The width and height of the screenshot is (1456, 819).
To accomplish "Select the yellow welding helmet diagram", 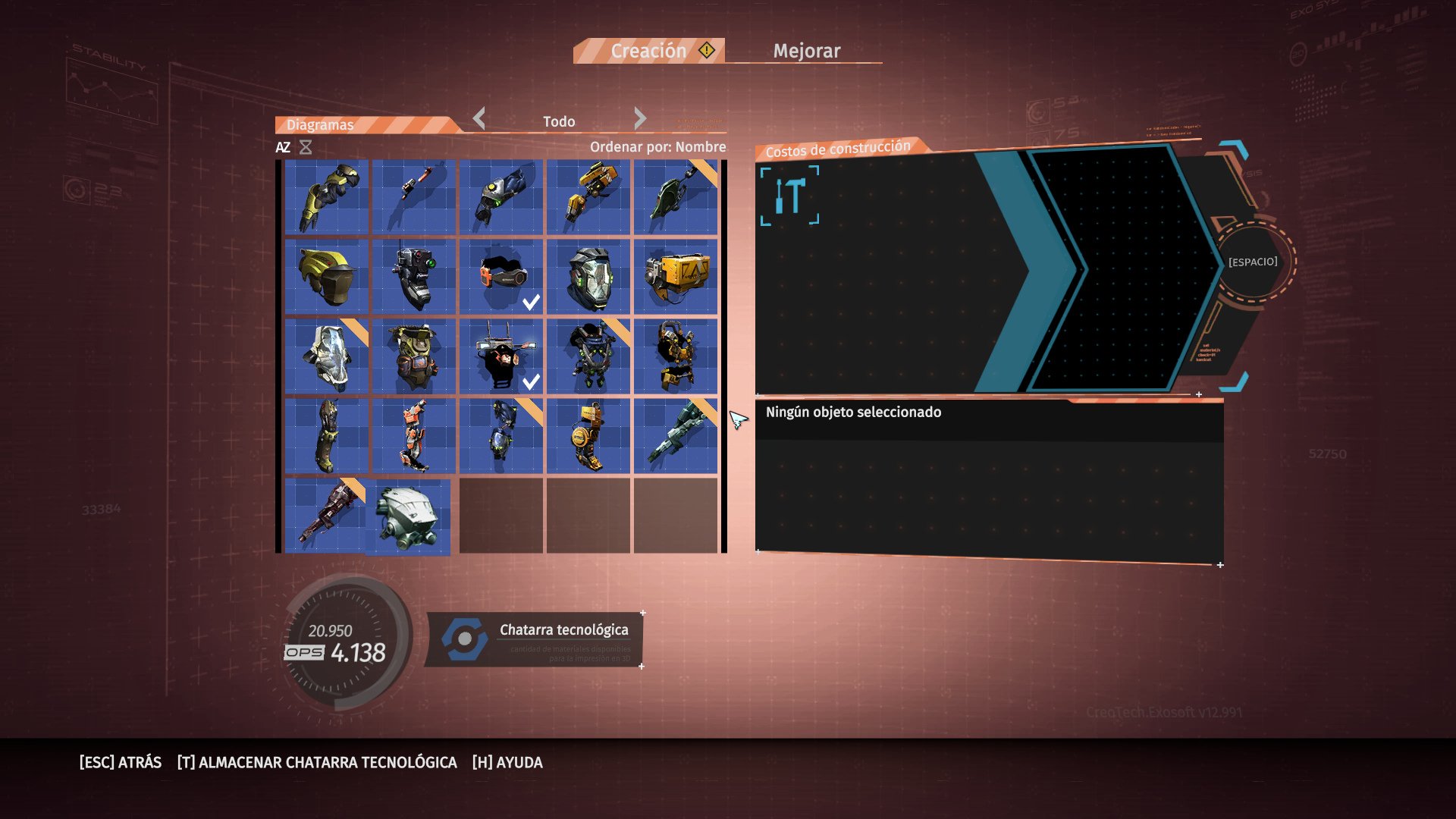I will pos(327,277).
